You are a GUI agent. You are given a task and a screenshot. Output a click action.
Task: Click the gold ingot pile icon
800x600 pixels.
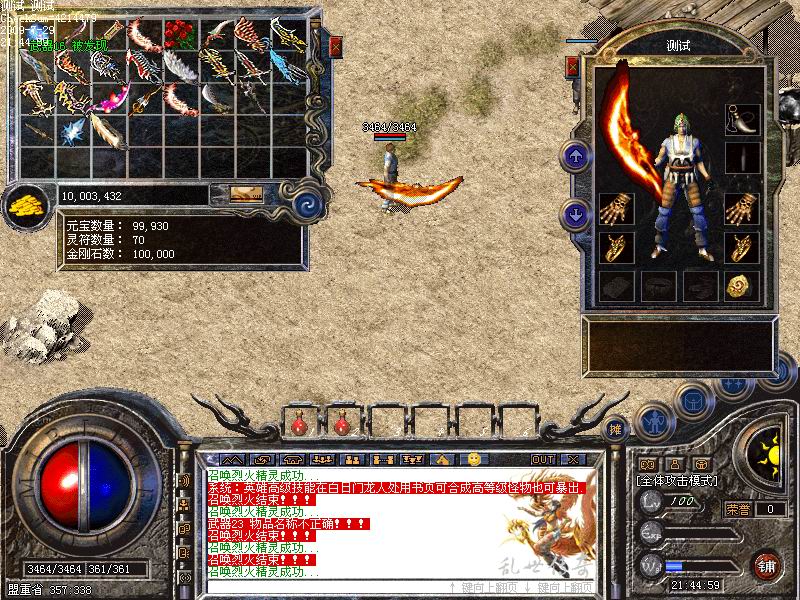23,206
